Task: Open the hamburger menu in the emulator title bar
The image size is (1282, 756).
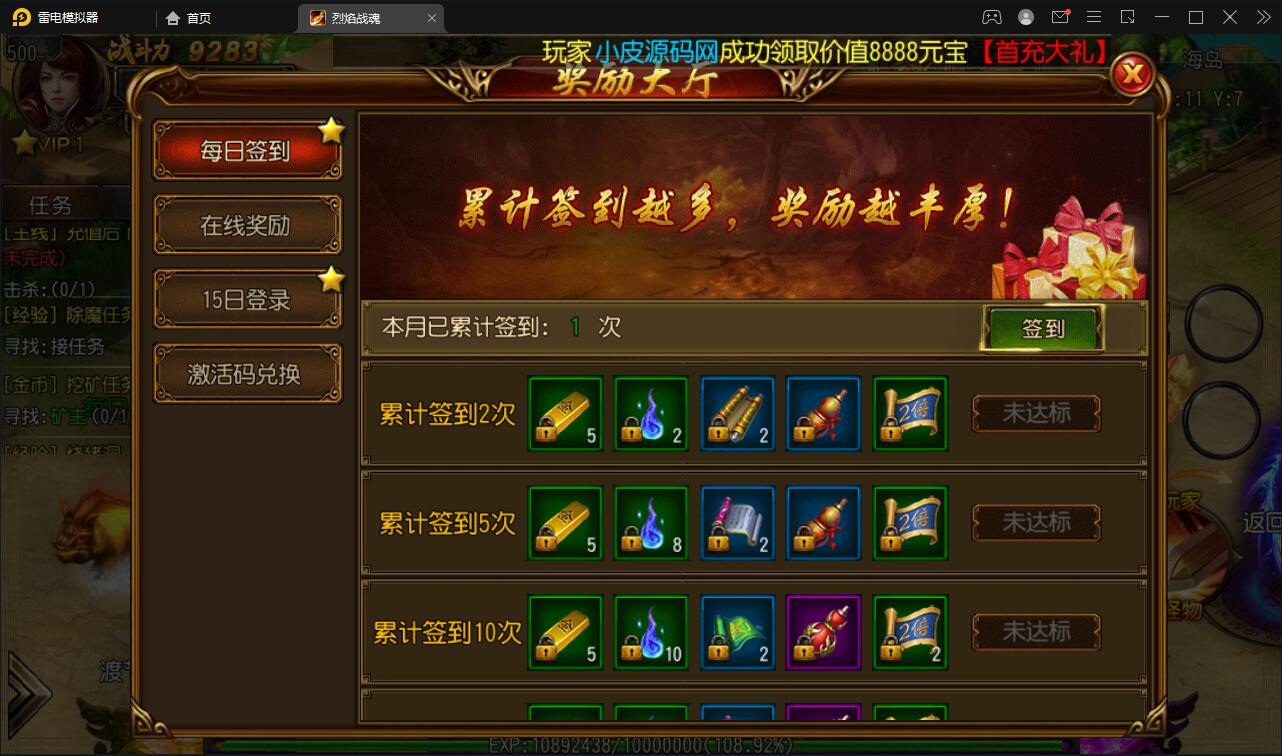Action: pos(1094,17)
